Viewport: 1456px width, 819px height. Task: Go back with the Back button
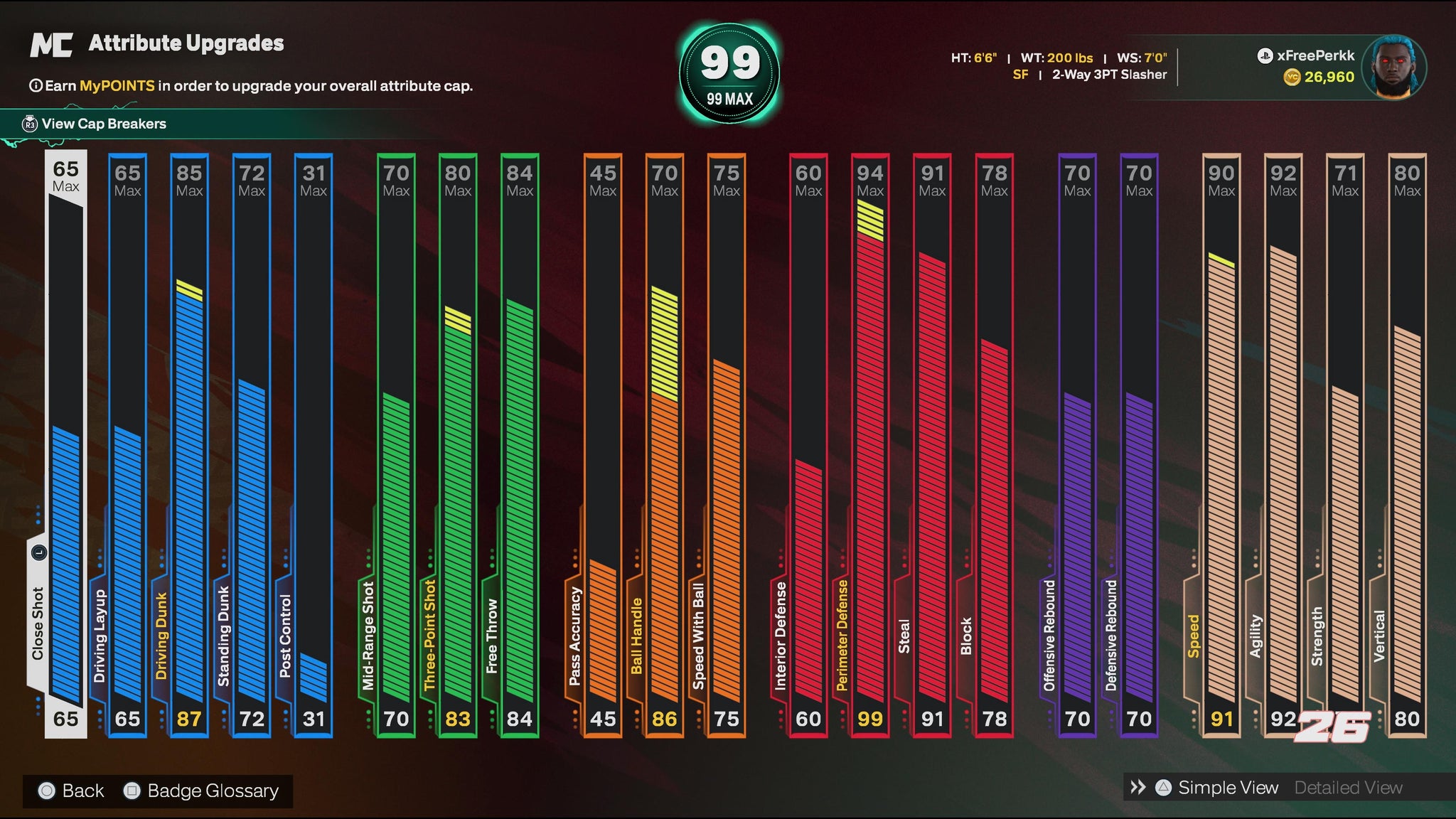72,791
